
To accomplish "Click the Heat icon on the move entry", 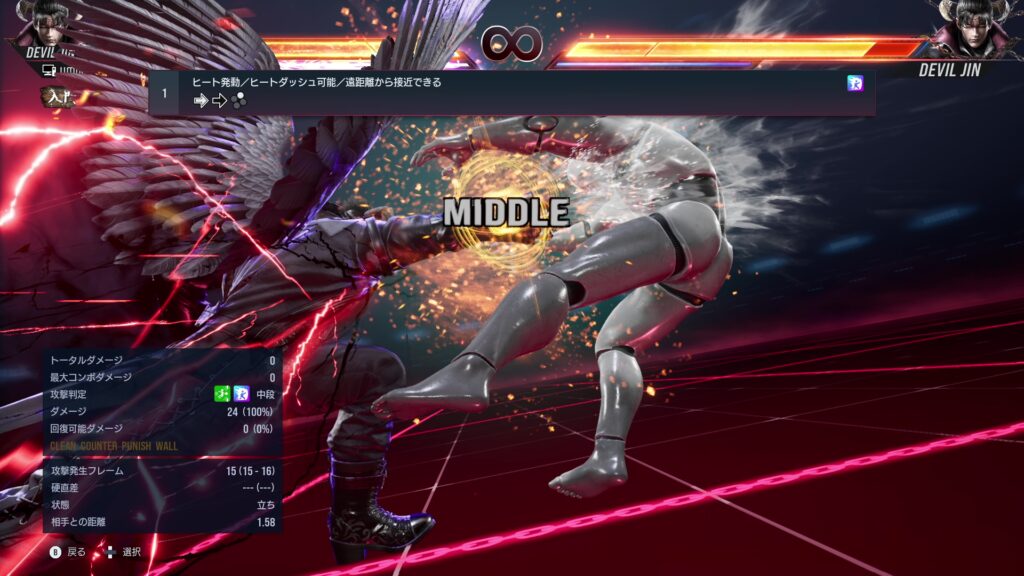I will (855, 84).
